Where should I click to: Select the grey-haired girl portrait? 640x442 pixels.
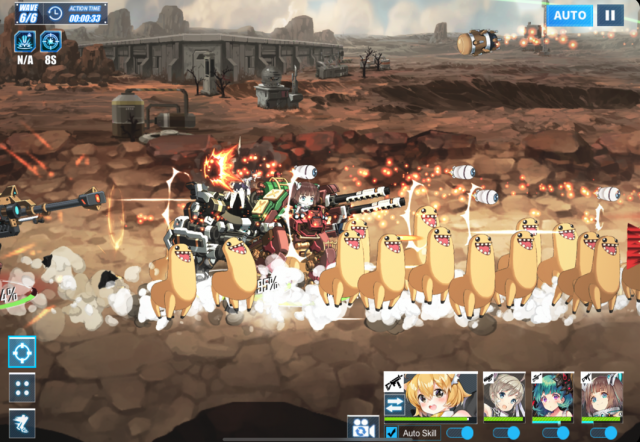tap(504, 395)
